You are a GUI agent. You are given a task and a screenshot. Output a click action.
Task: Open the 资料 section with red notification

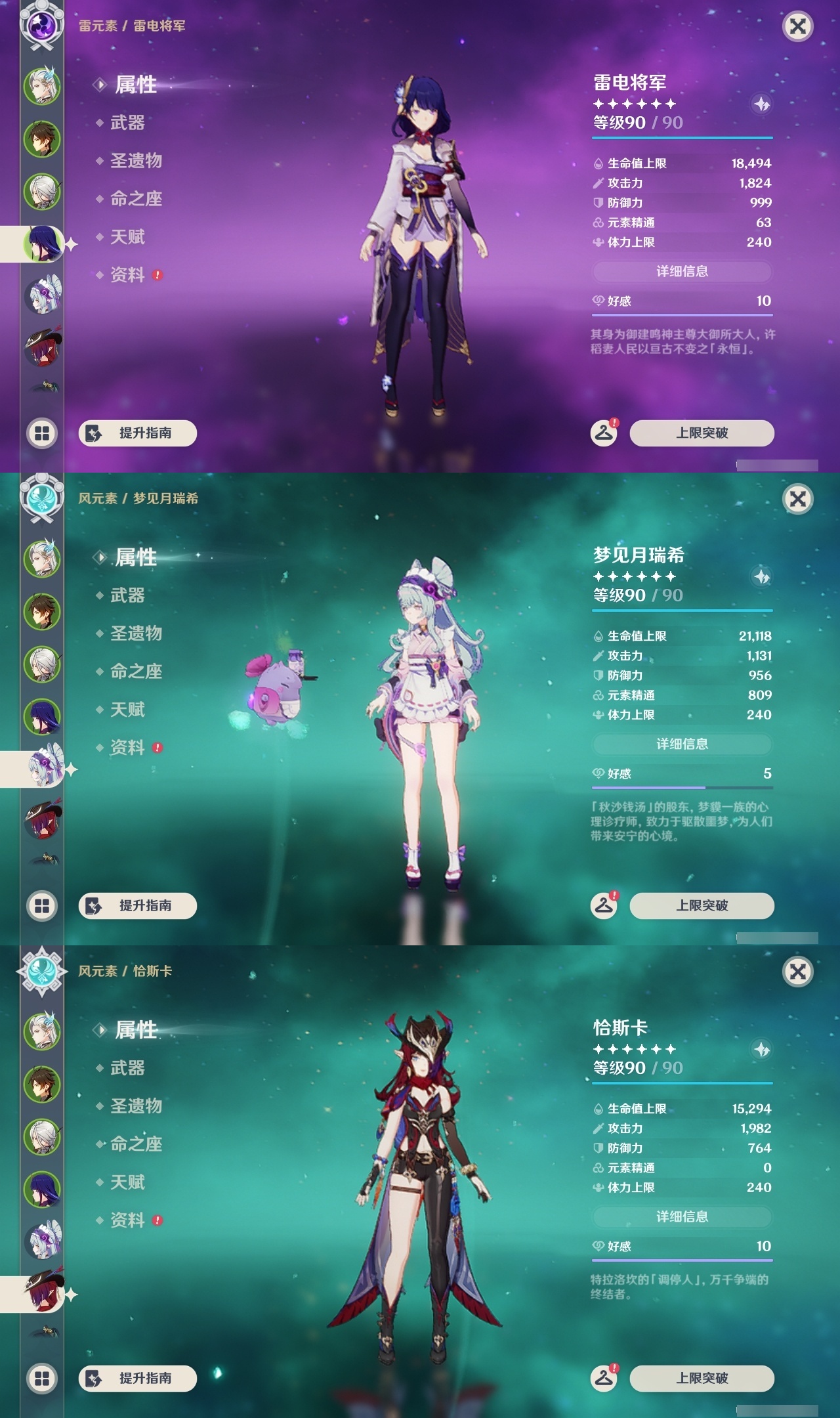click(131, 276)
